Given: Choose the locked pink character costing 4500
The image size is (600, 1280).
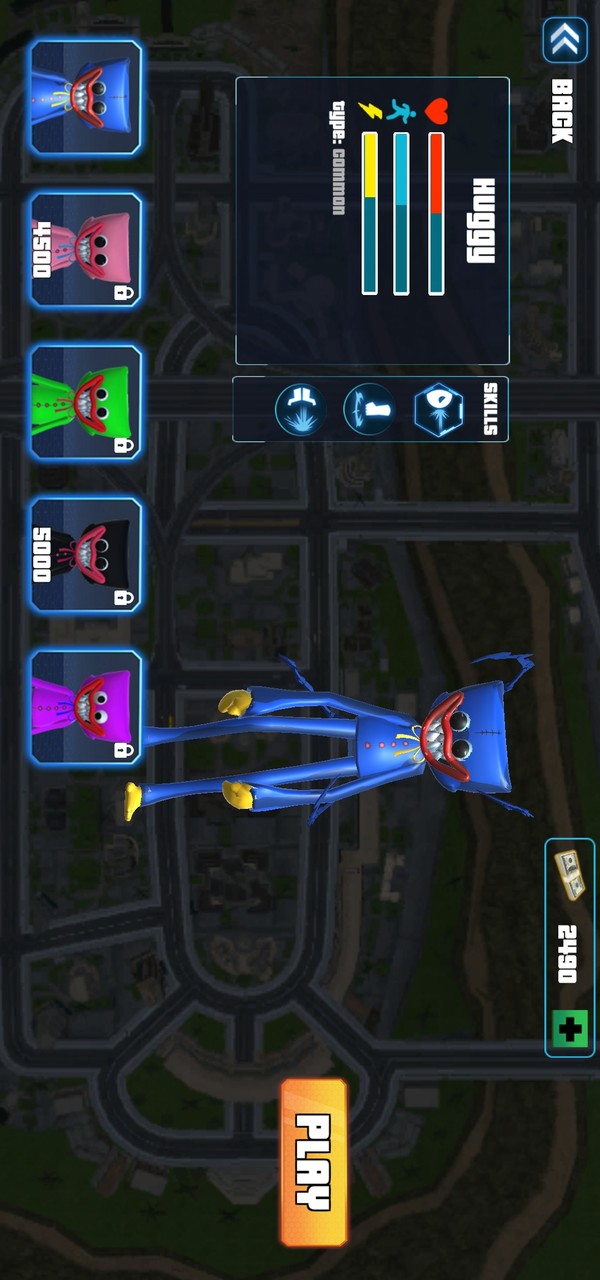Looking at the screenshot, I should pyautogui.click(x=86, y=250).
